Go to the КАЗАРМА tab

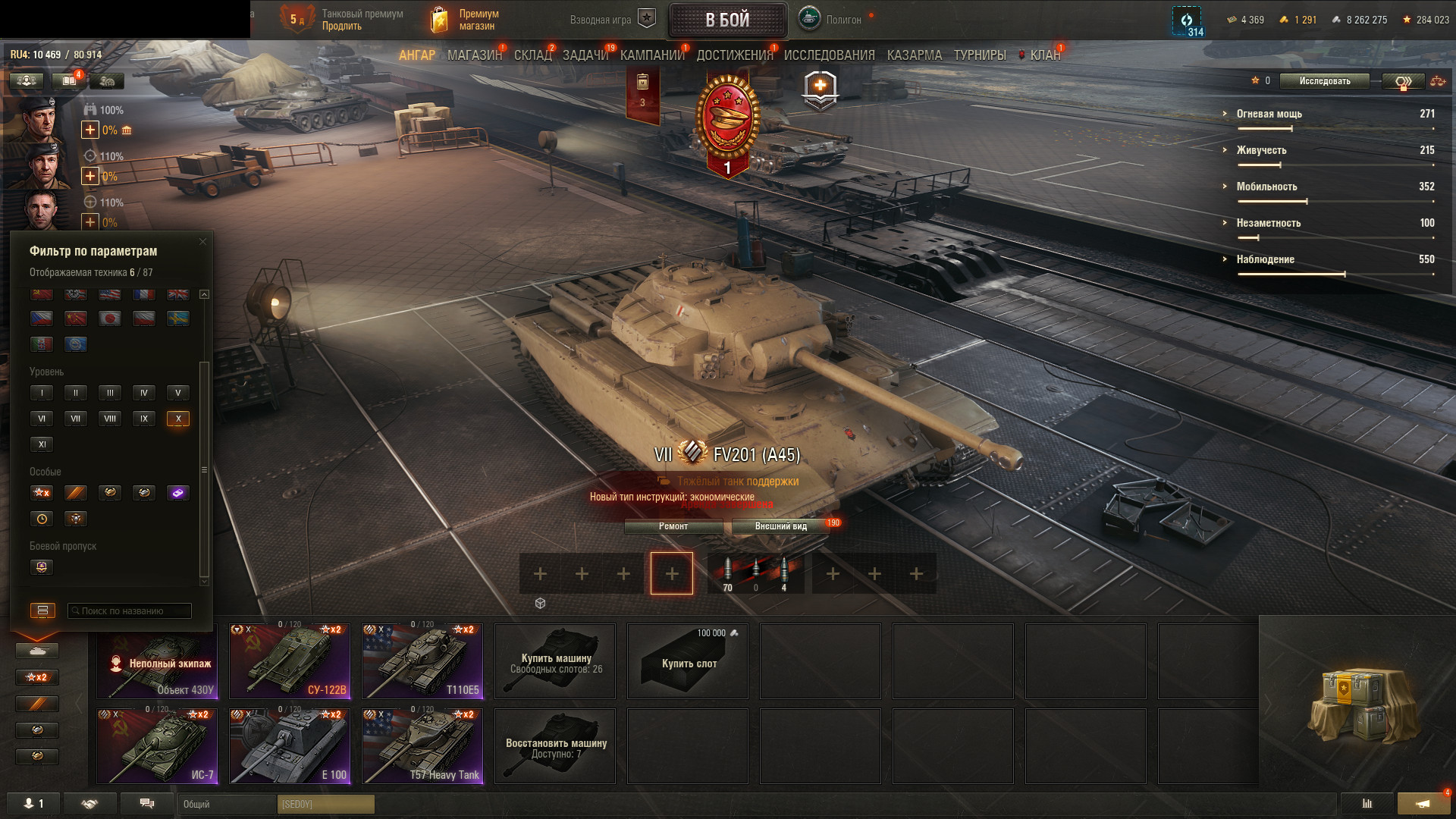(x=914, y=55)
